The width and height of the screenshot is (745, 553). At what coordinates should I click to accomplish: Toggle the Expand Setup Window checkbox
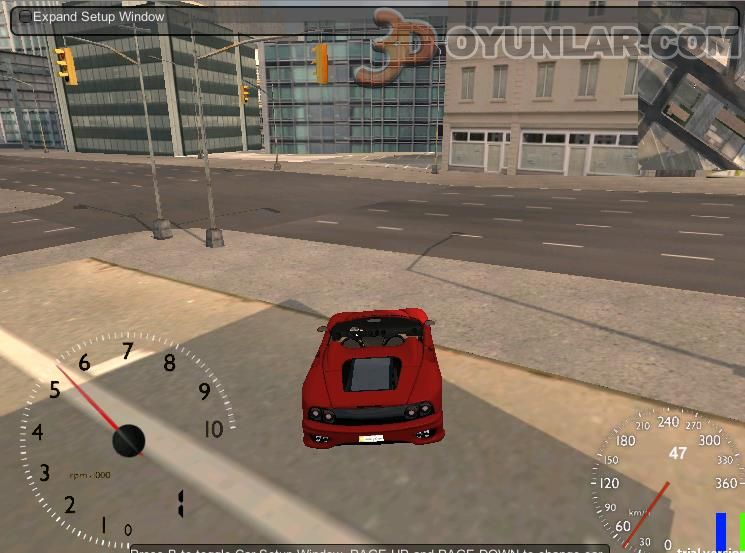click(x=25, y=17)
